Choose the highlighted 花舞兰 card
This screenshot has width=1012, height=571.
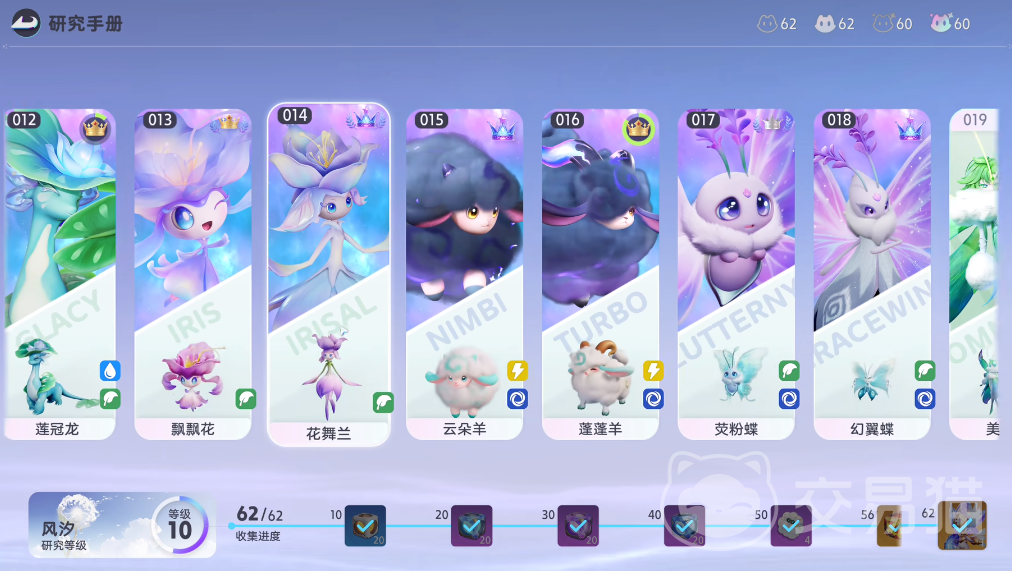pos(329,274)
